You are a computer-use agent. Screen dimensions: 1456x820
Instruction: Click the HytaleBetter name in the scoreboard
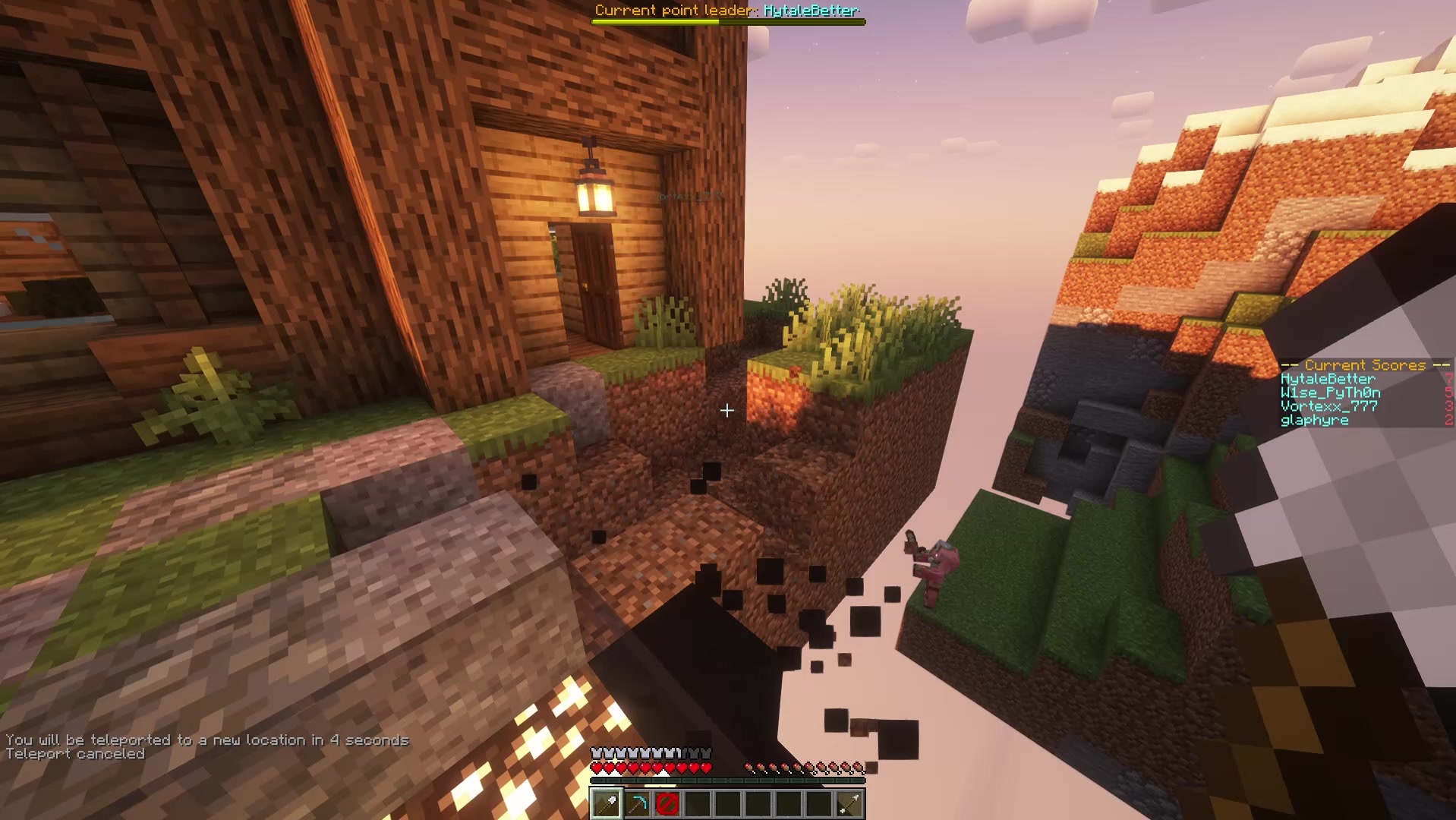click(x=1327, y=378)
